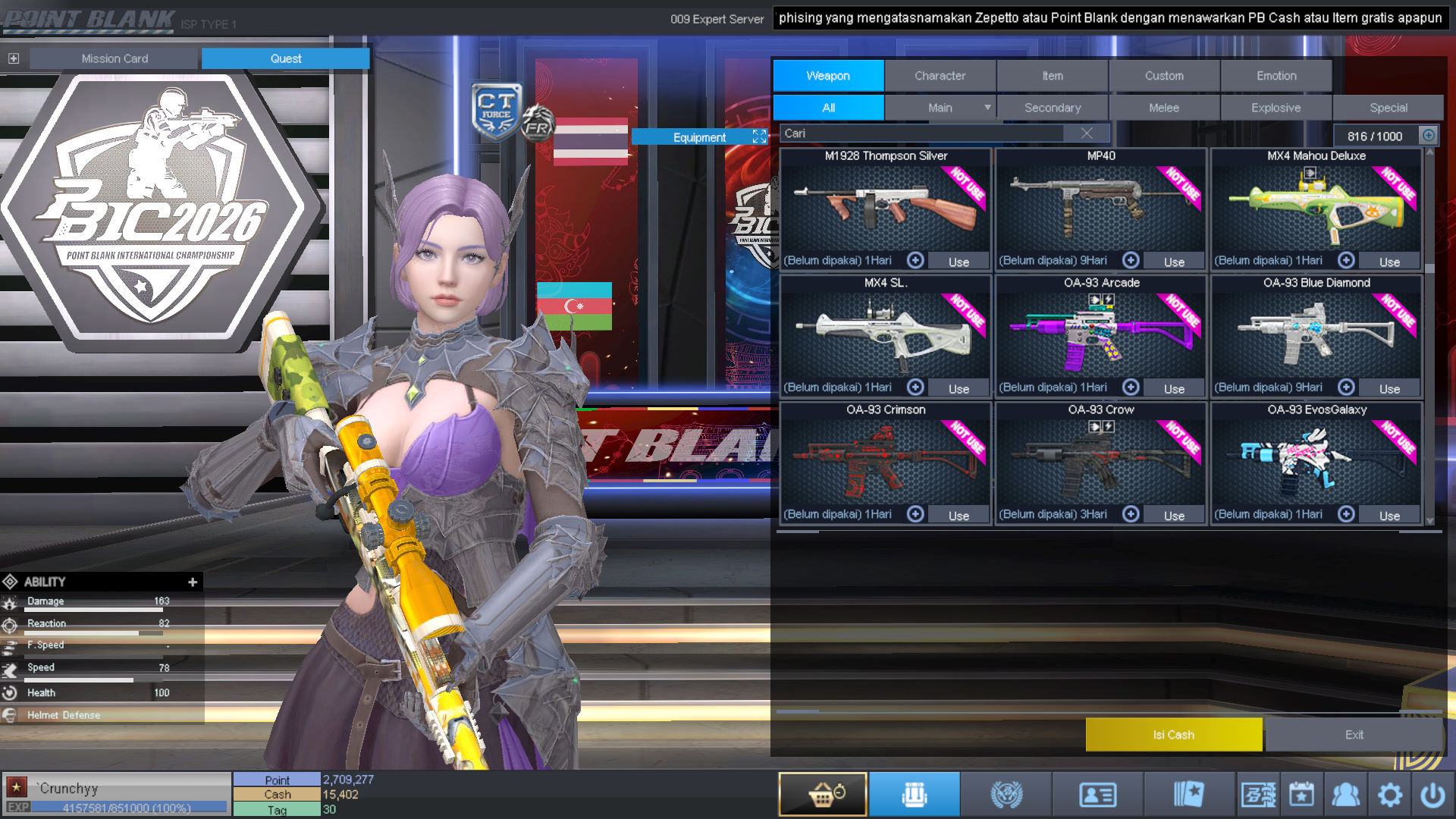Show the Emotion tab
The image size is (1456, 819).
coord(1276,76)
